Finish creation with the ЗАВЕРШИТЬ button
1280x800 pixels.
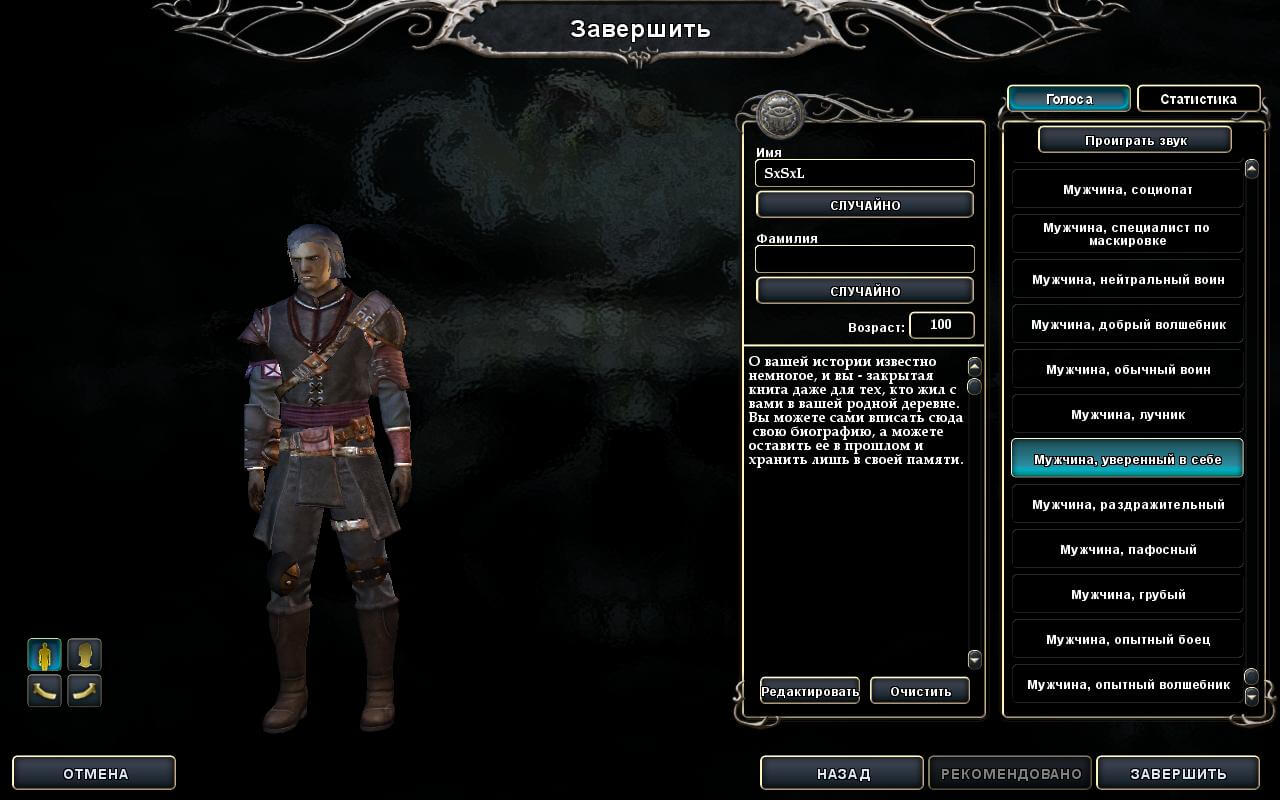pos(1177,773)
